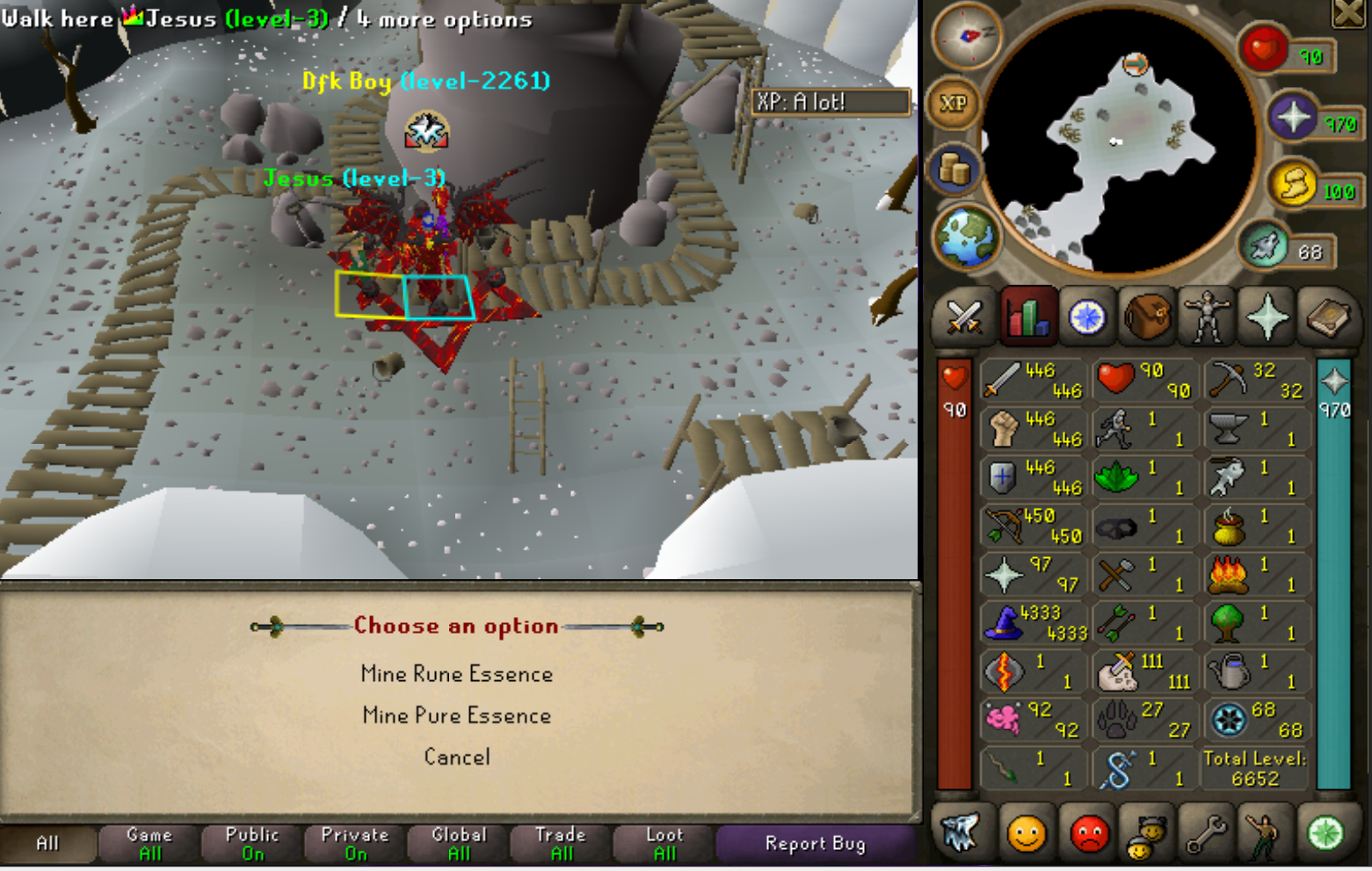Open the Worn Equipment tab
The height and width of the screenshot is (871, 1372).
point(1209,317)
